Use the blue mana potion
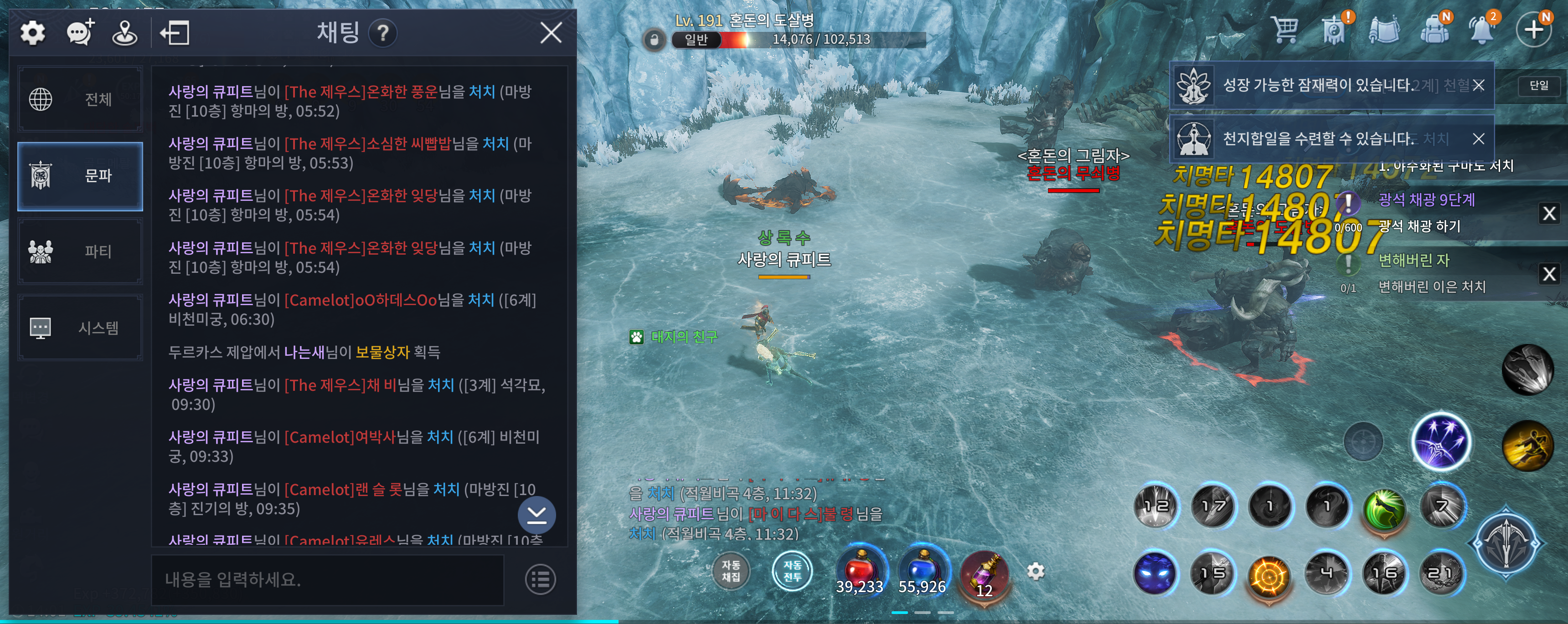This screenshot has width=1568, height=624. pyautogui.click(x=922, y=572)
